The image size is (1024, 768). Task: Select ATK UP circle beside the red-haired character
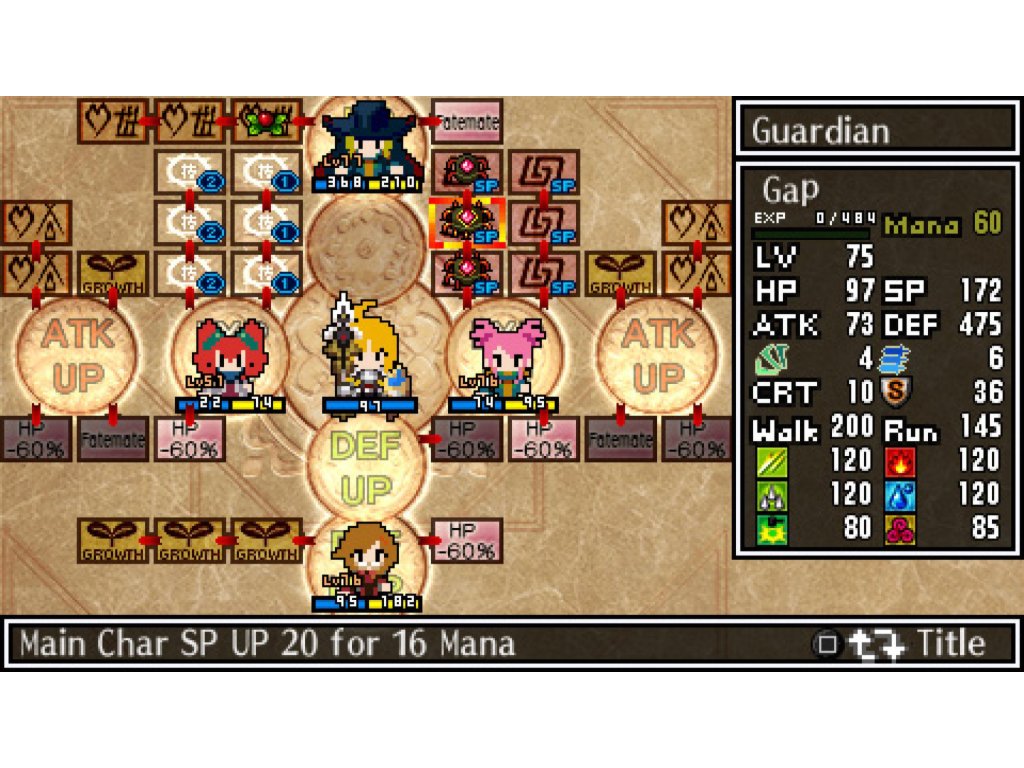pyautogui.click(x=75, y=356)
